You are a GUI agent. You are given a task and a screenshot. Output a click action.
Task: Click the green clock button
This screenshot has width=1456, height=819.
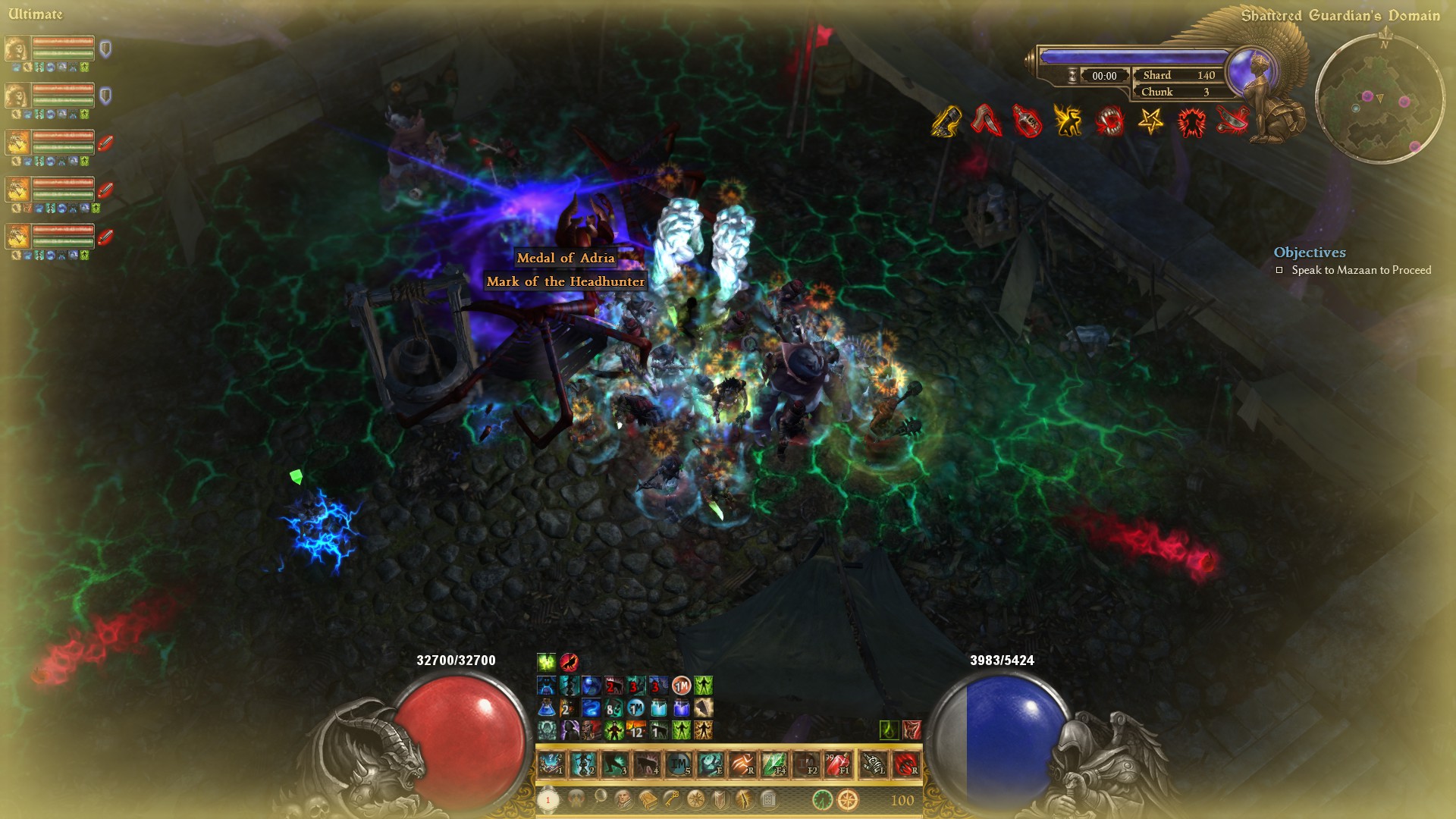click(822, 799)
